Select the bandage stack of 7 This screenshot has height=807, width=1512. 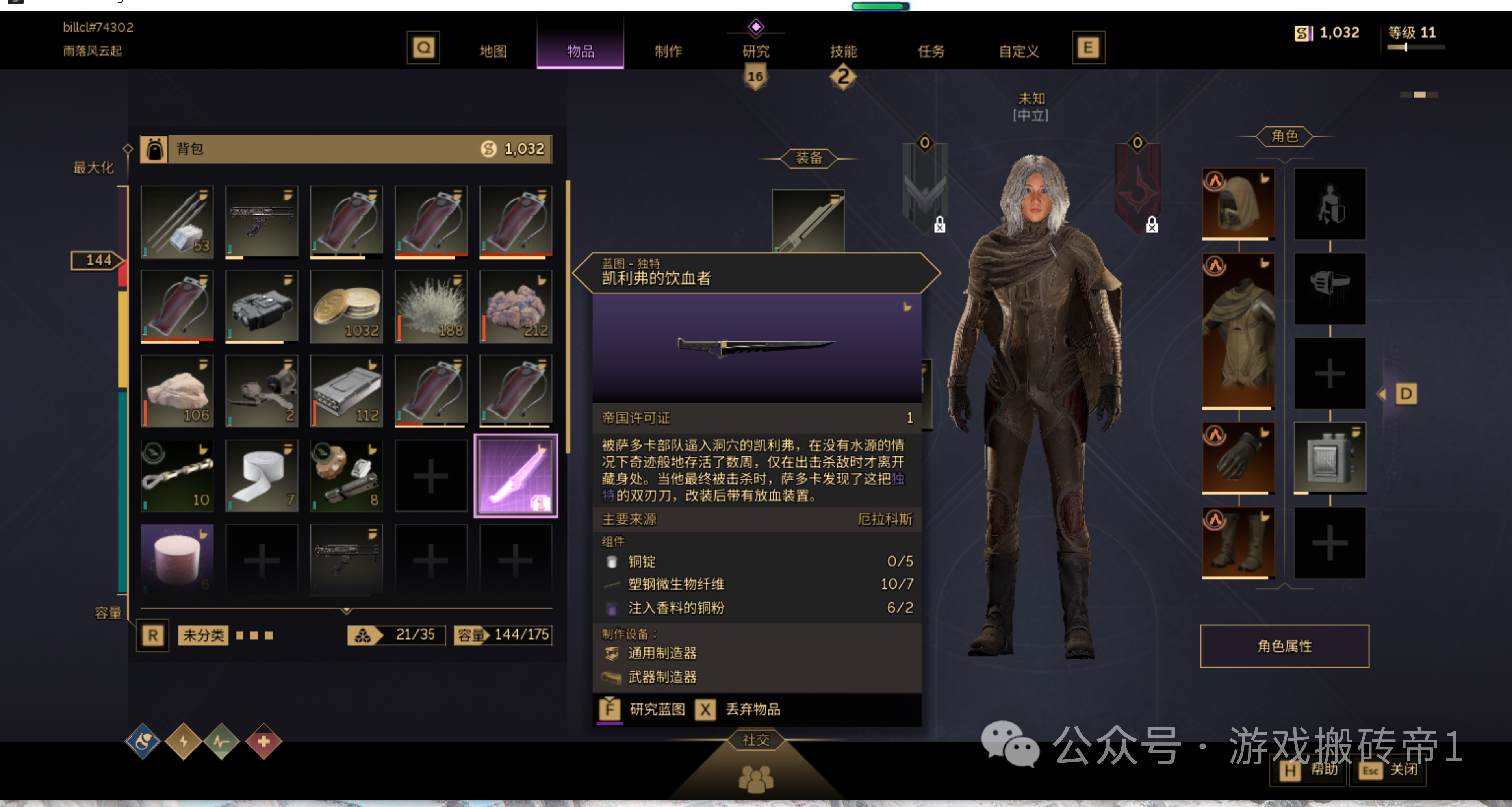coord(262,476)
